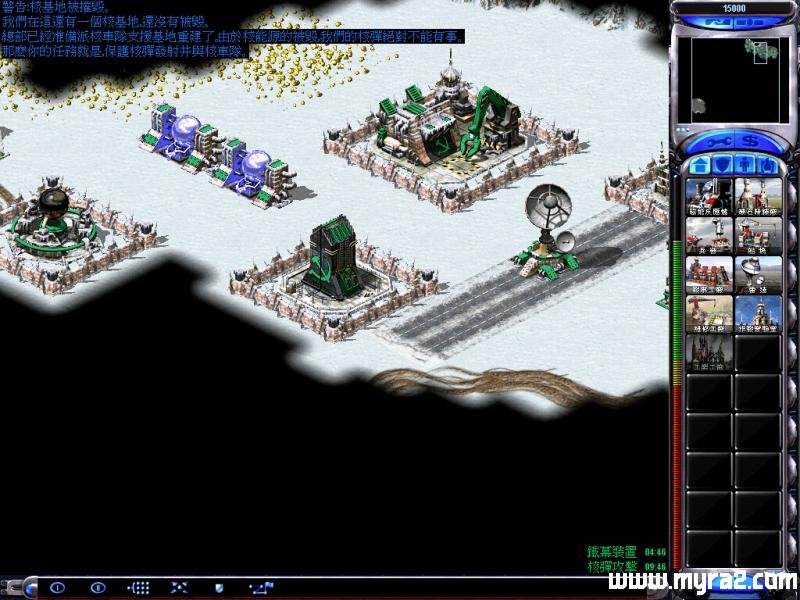The width and height of the screenshot is (800, 600).
Task: Activate the sell dollar-sign button
Action: [x=748, y=140]
